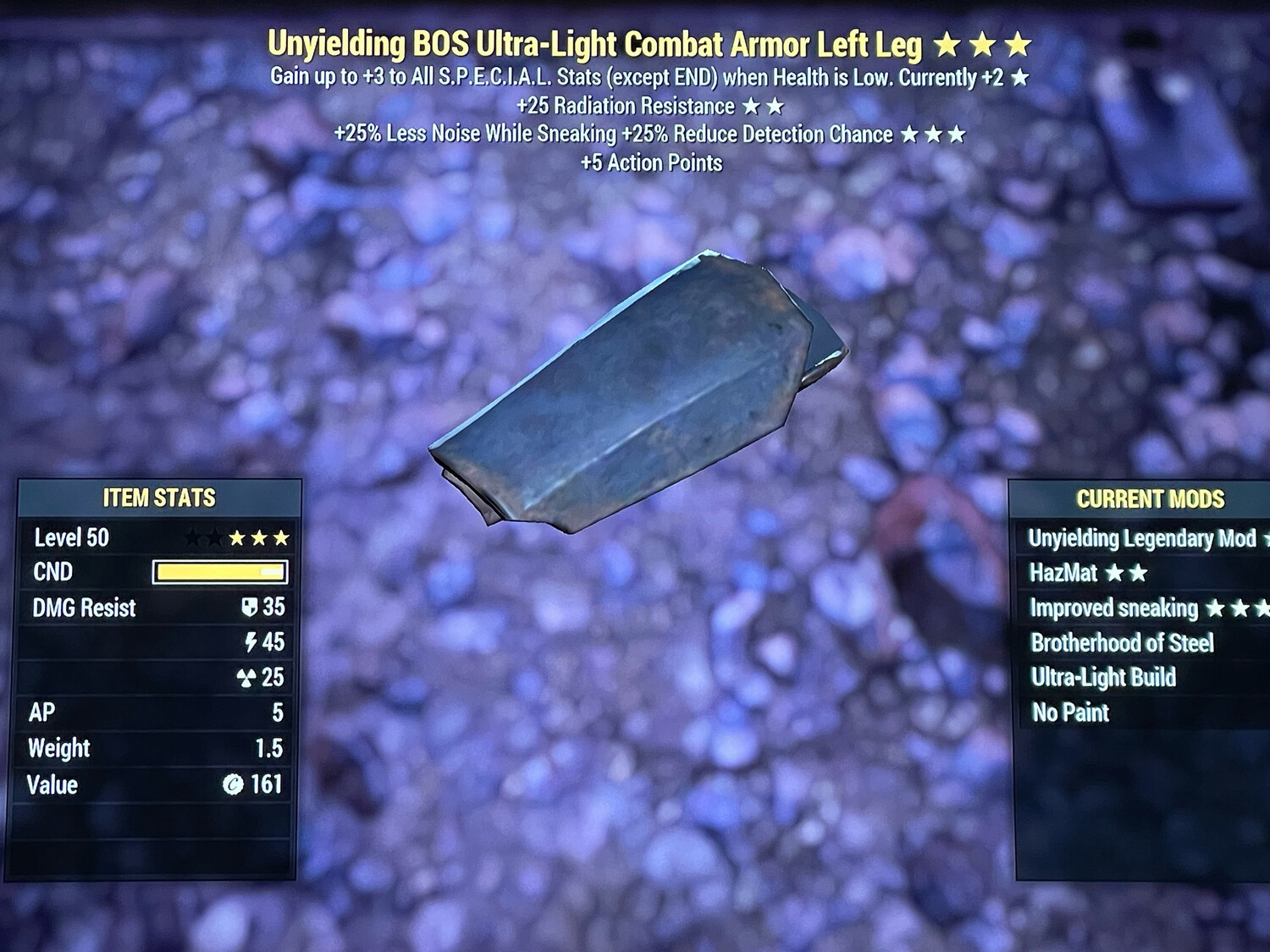Select a star after +25 Radiation Resistance
The image size is (1270, 952).
click(754, 107)
